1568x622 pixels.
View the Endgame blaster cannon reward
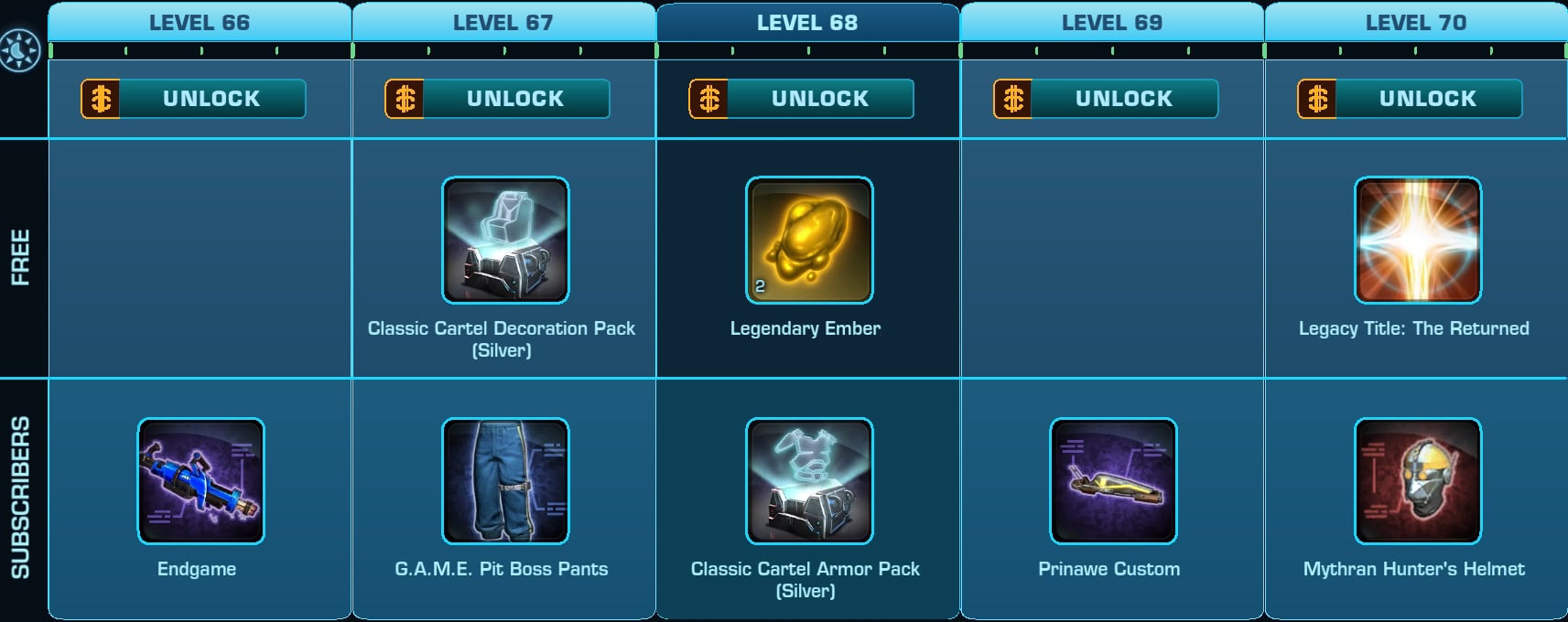click(201, 481)
